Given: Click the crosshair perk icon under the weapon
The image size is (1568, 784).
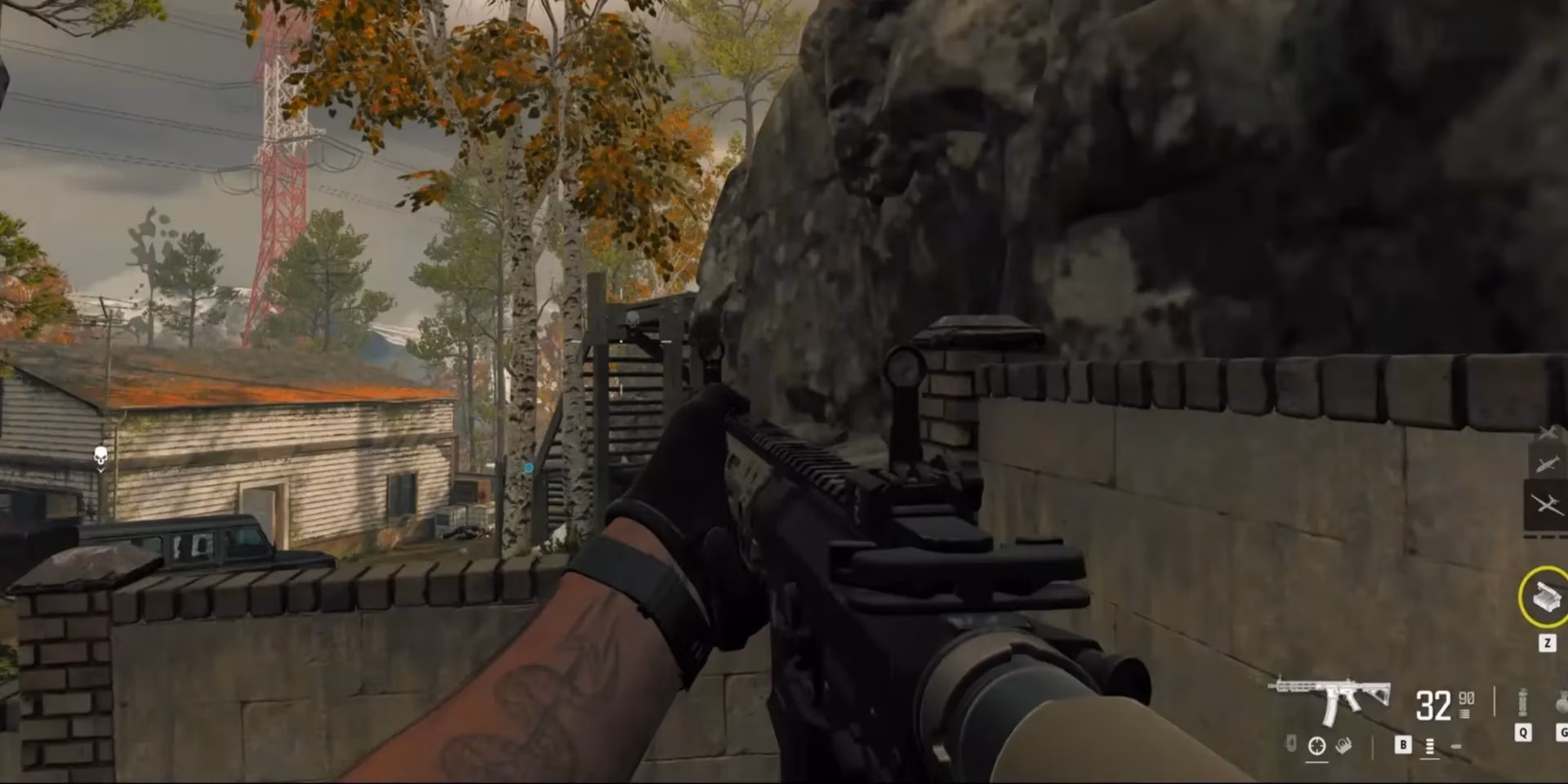Looking at the screenshot, I should tap(1316, 746).
